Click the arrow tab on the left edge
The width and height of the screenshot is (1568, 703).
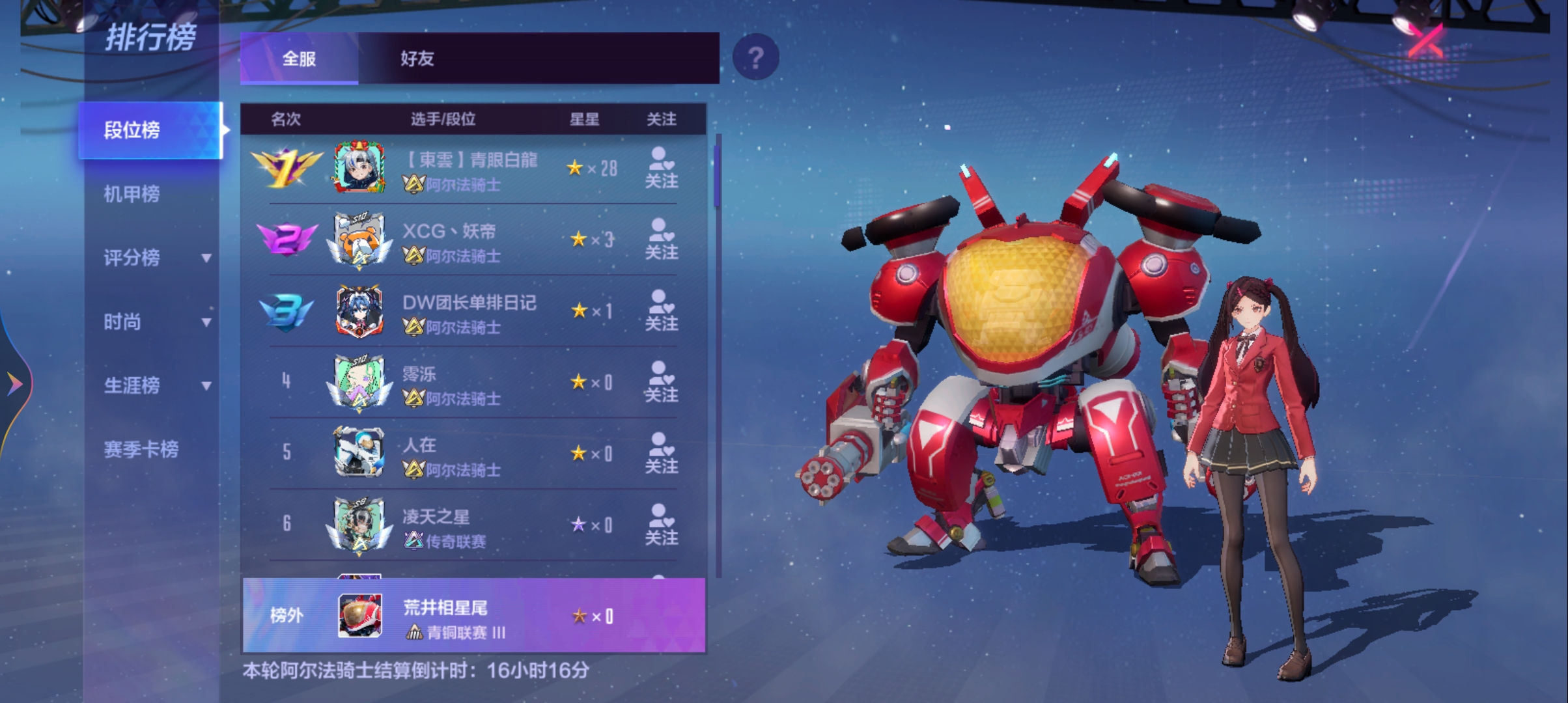point(14,383)
